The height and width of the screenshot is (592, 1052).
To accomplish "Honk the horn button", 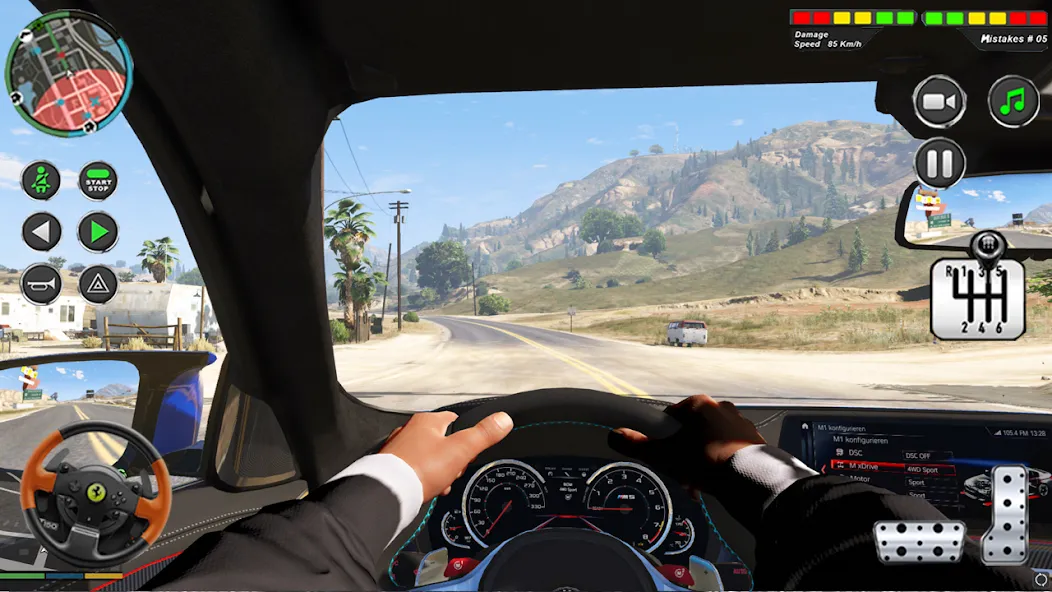I will tap(41, 284).
